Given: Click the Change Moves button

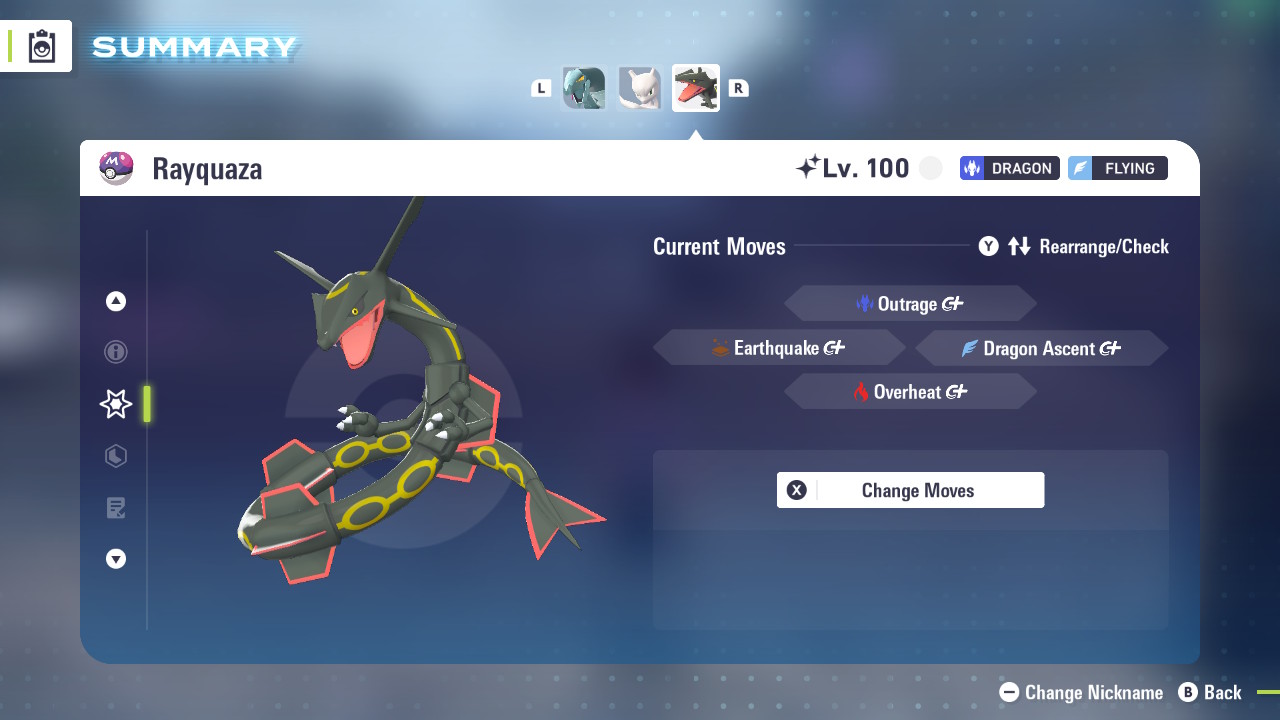Looking at the screenshot, I should 910,490.
